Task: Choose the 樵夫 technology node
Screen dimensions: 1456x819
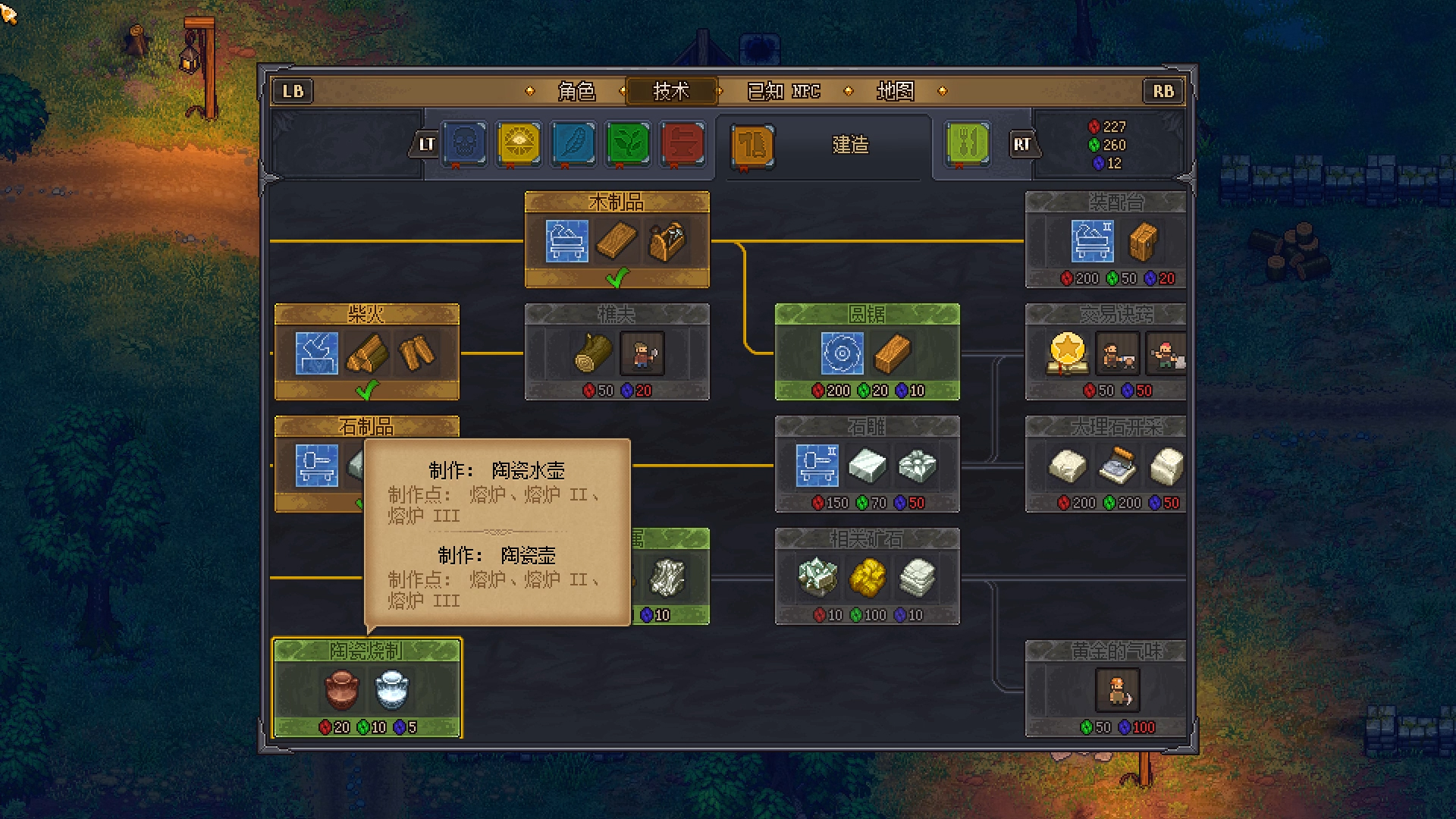Action: click(617, 352)
